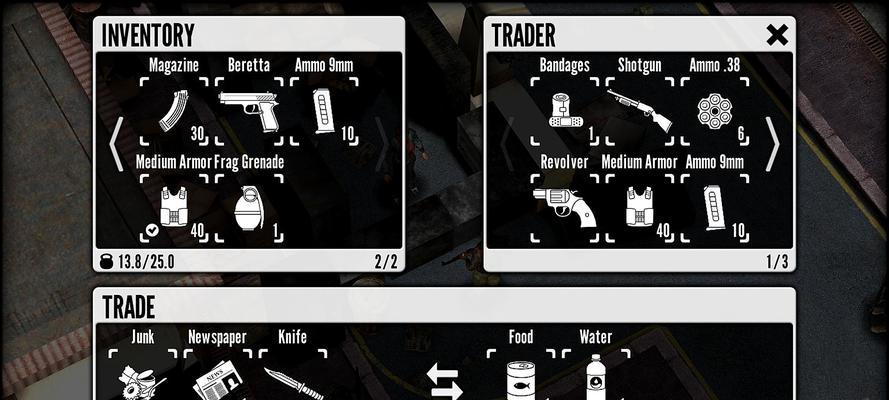
Task: Click the Frag Grenade slot
Action: 249,208
